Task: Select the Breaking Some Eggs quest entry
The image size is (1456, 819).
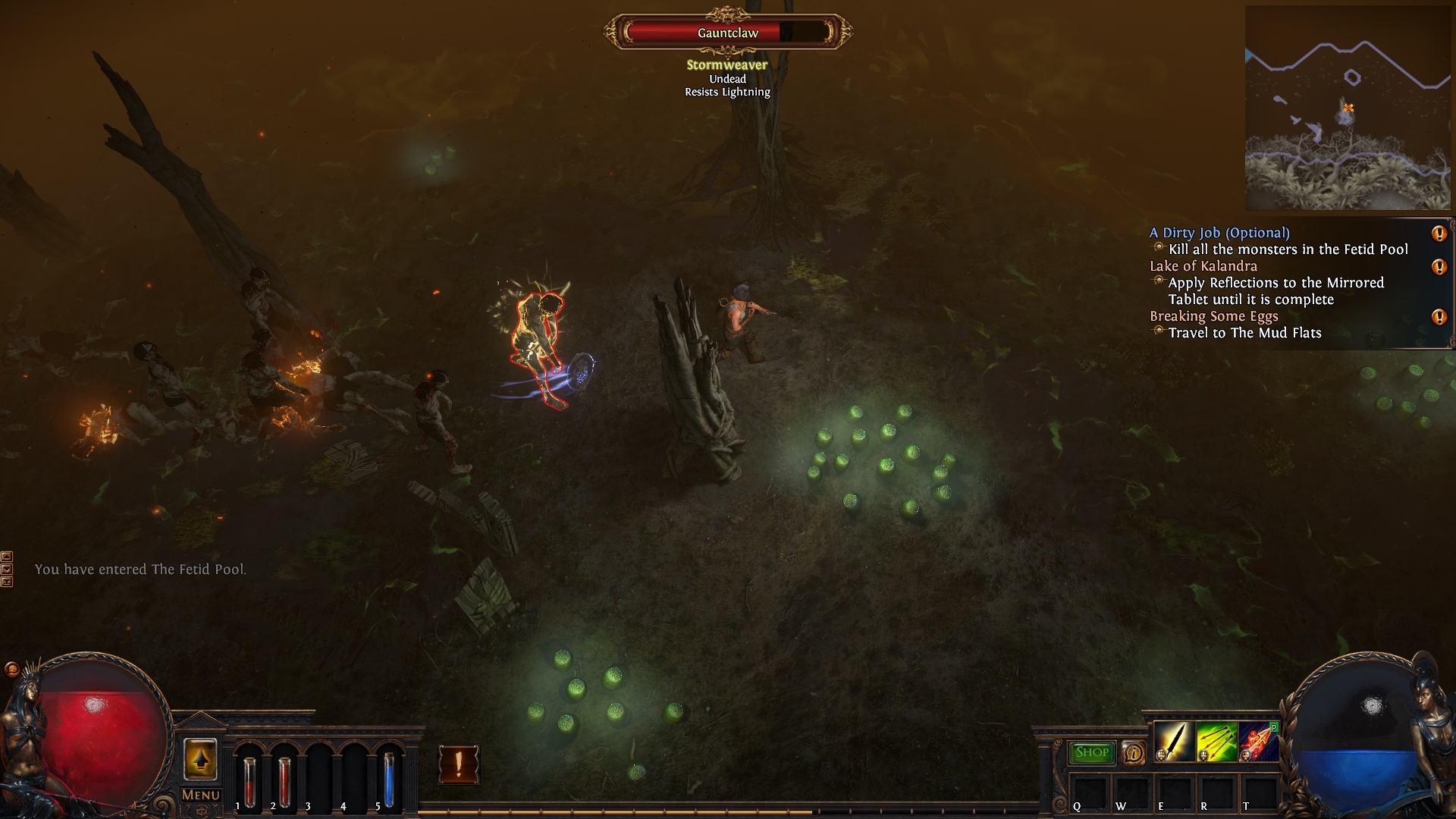Action: point(1213,316)
